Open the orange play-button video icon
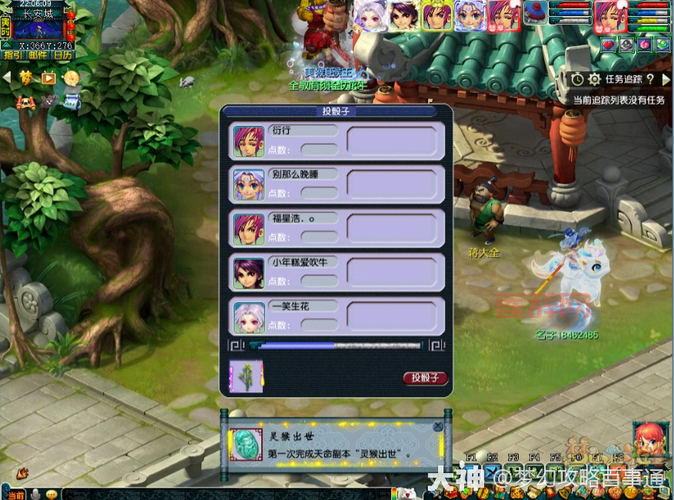This screenshot has height=500, width=674. click(x=49, y=77)
